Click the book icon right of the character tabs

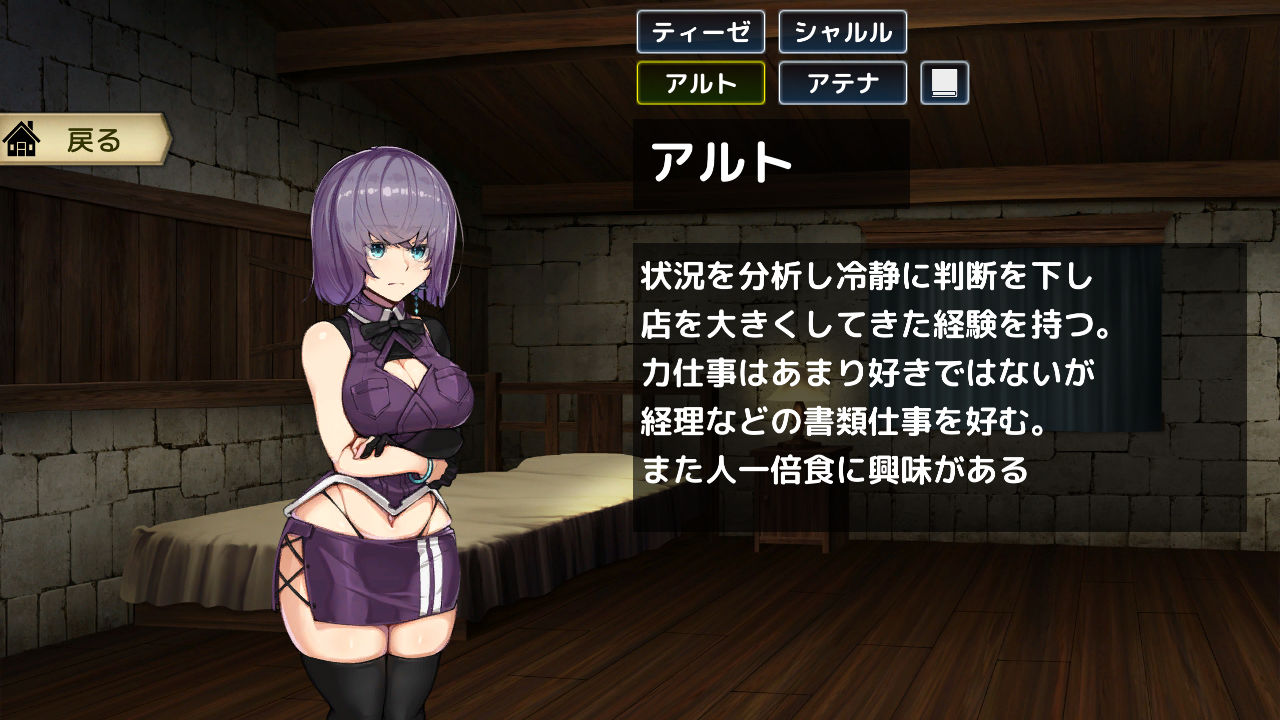tap(943, 83)
